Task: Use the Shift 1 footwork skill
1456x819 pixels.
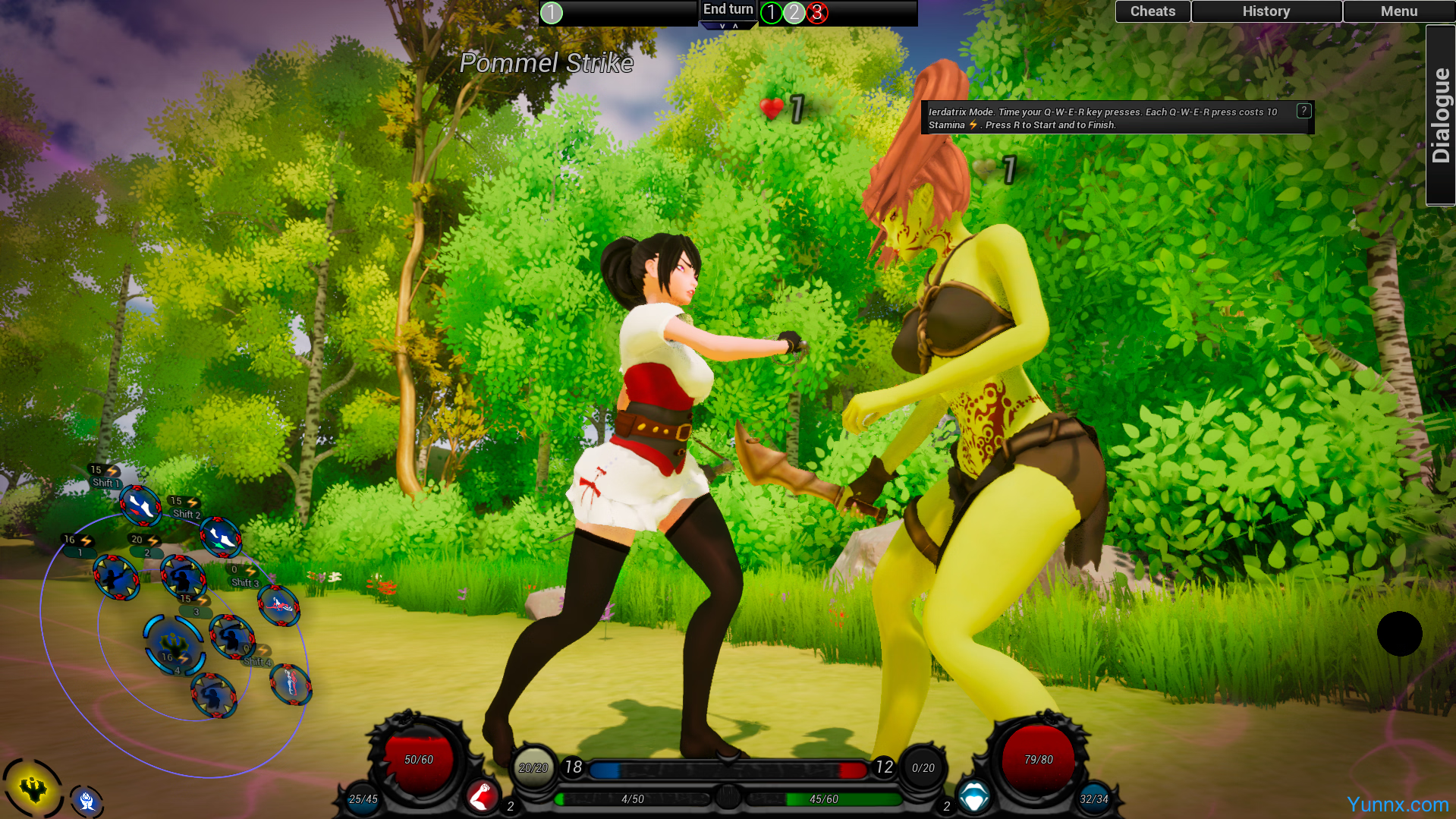Action: 140,505
